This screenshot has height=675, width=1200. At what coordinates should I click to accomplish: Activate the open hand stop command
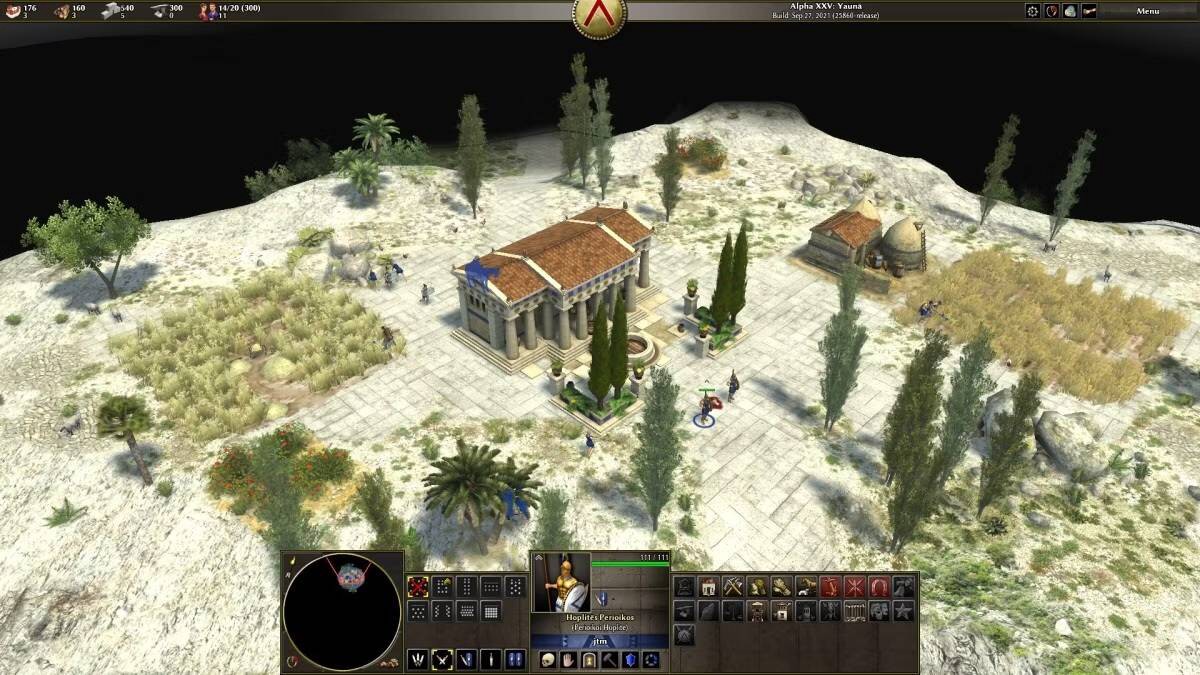[568, 660]
